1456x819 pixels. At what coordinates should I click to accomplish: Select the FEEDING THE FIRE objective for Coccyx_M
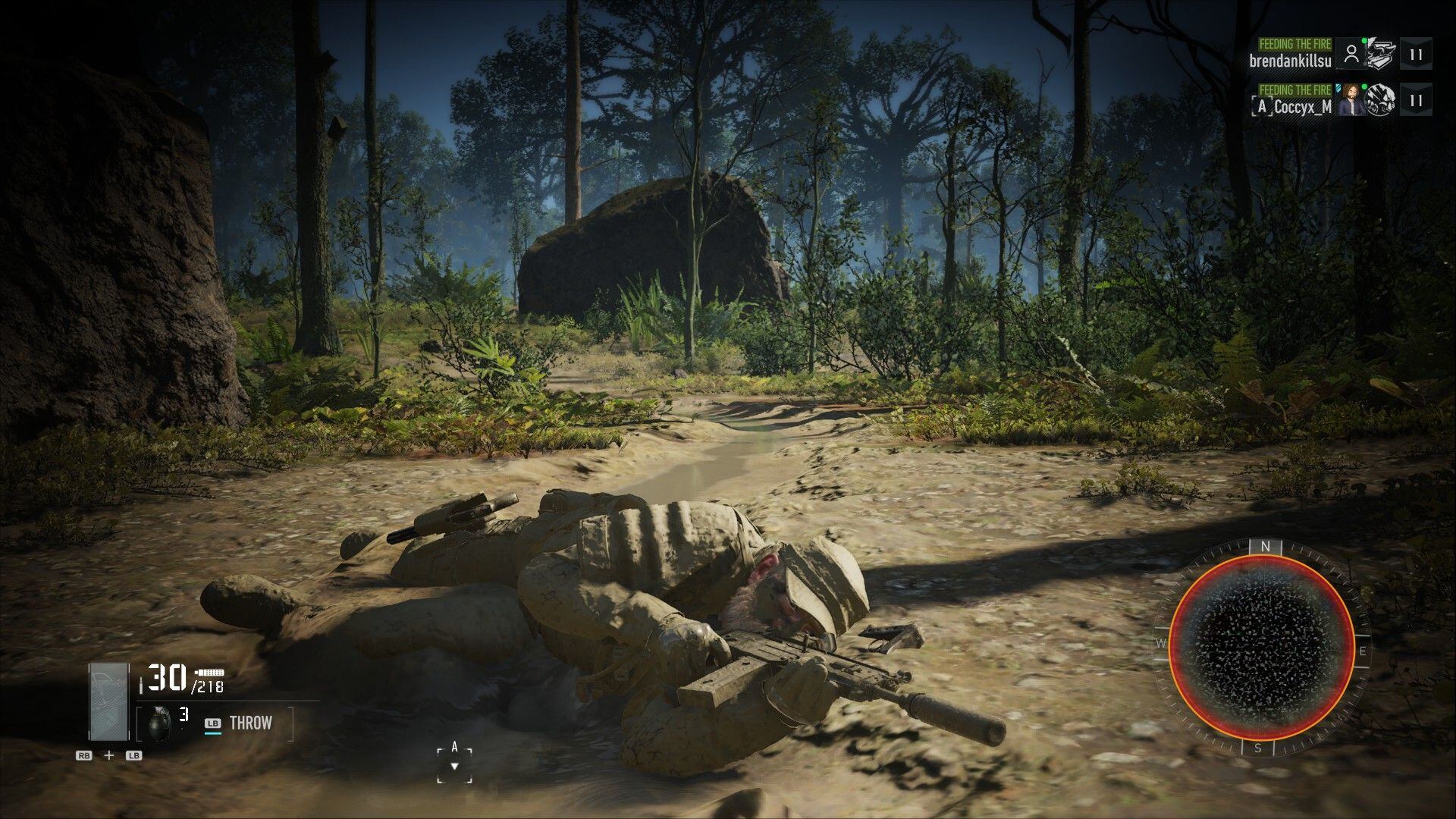pyautogui.click(x=1296, y=90)
